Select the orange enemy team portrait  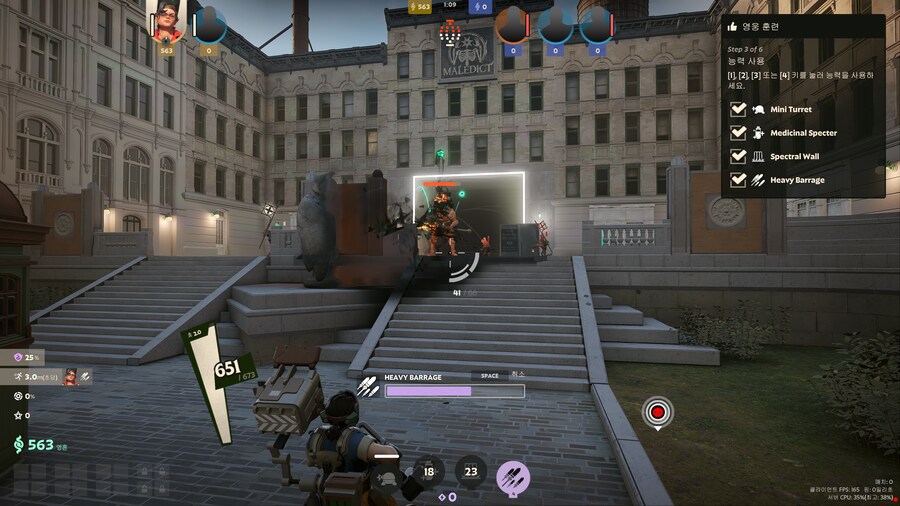coord(512,24)
